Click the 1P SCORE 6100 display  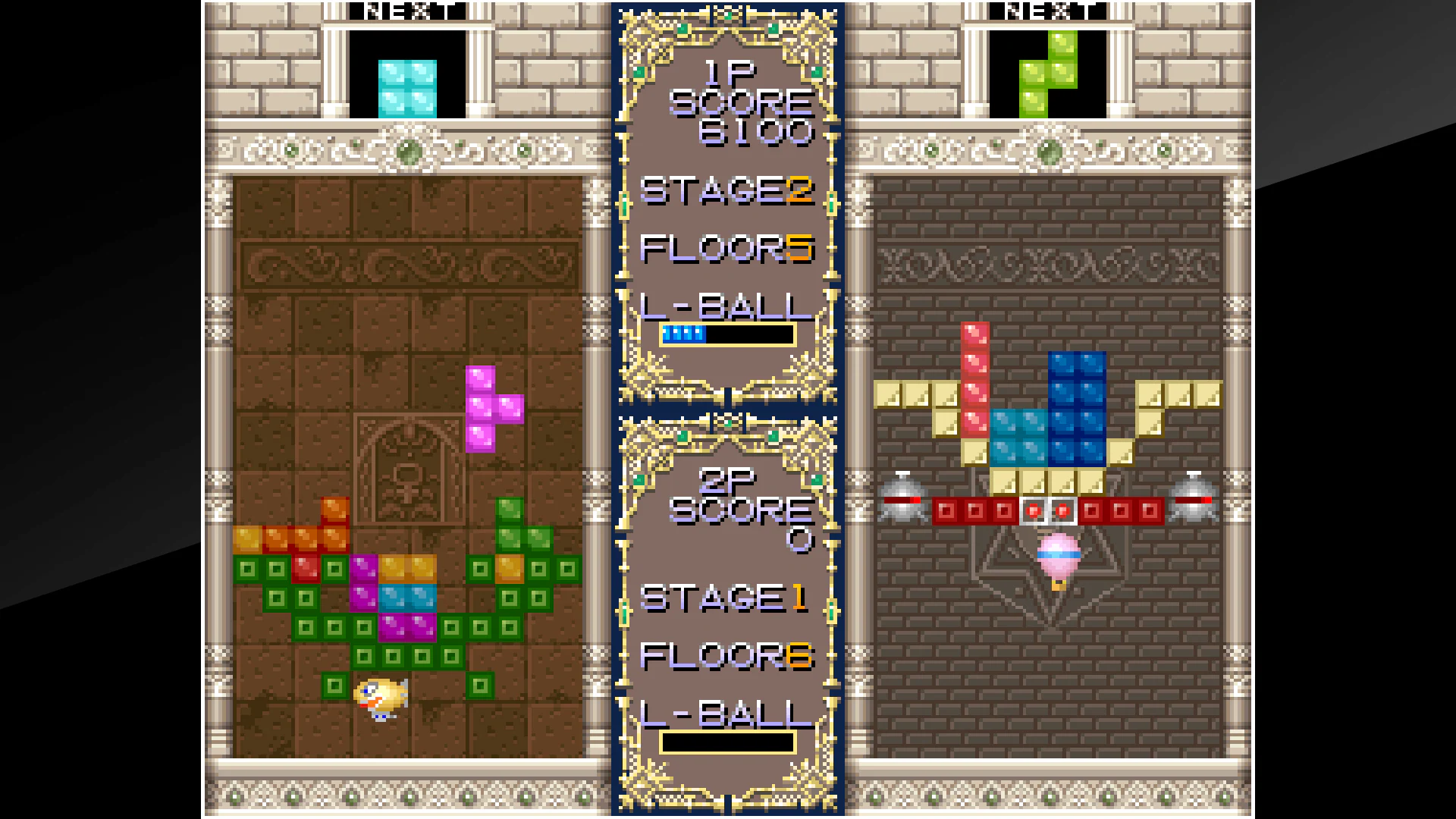tap(736, 99)
